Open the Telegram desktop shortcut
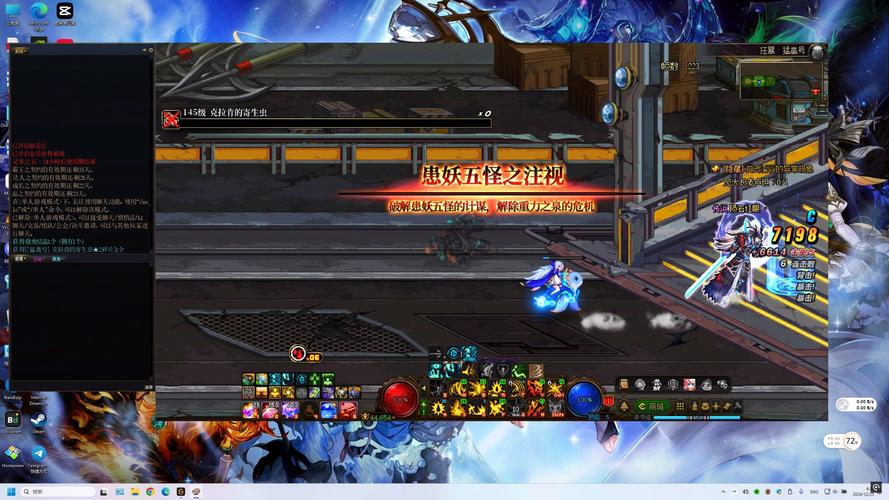Image resolution: width=889 pixels, height=500 pixels. (x=39, y=454)
